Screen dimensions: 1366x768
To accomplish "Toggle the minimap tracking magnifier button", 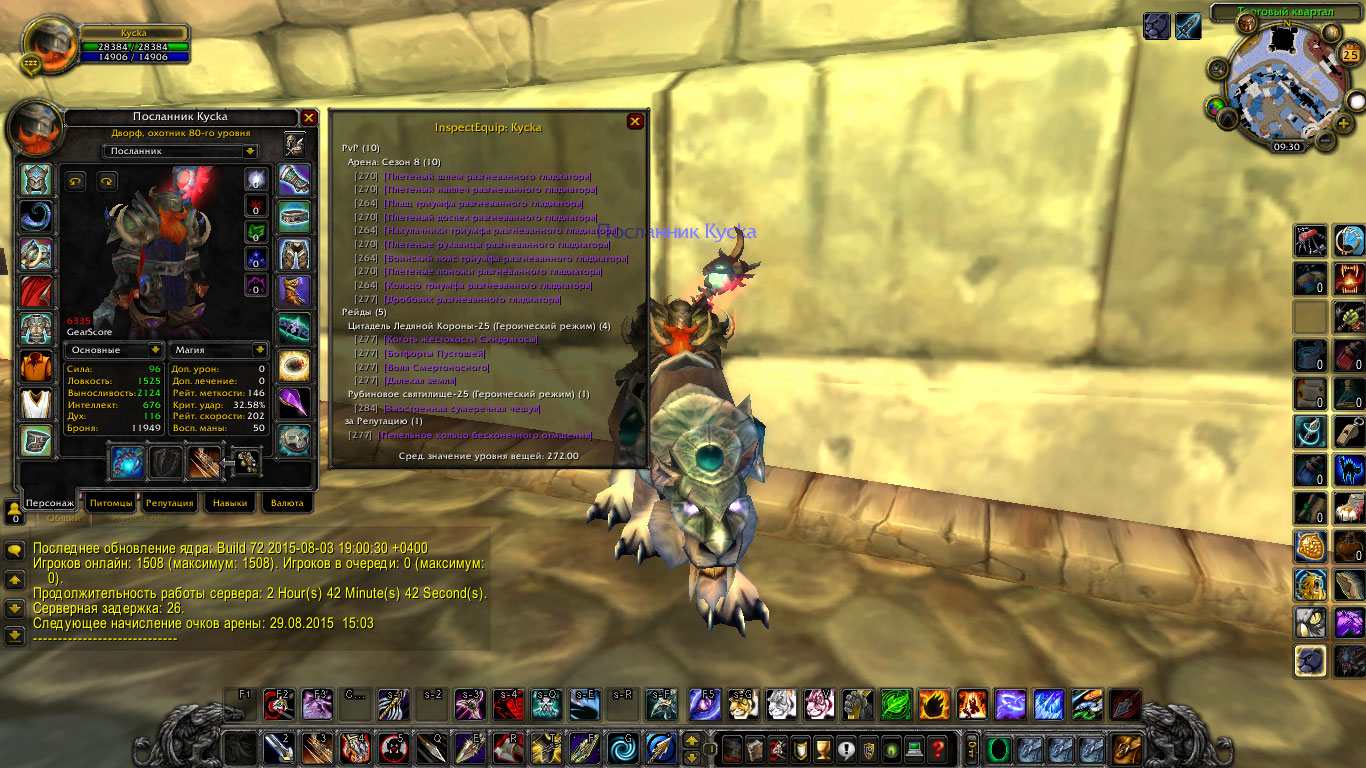I will 1217,69.
